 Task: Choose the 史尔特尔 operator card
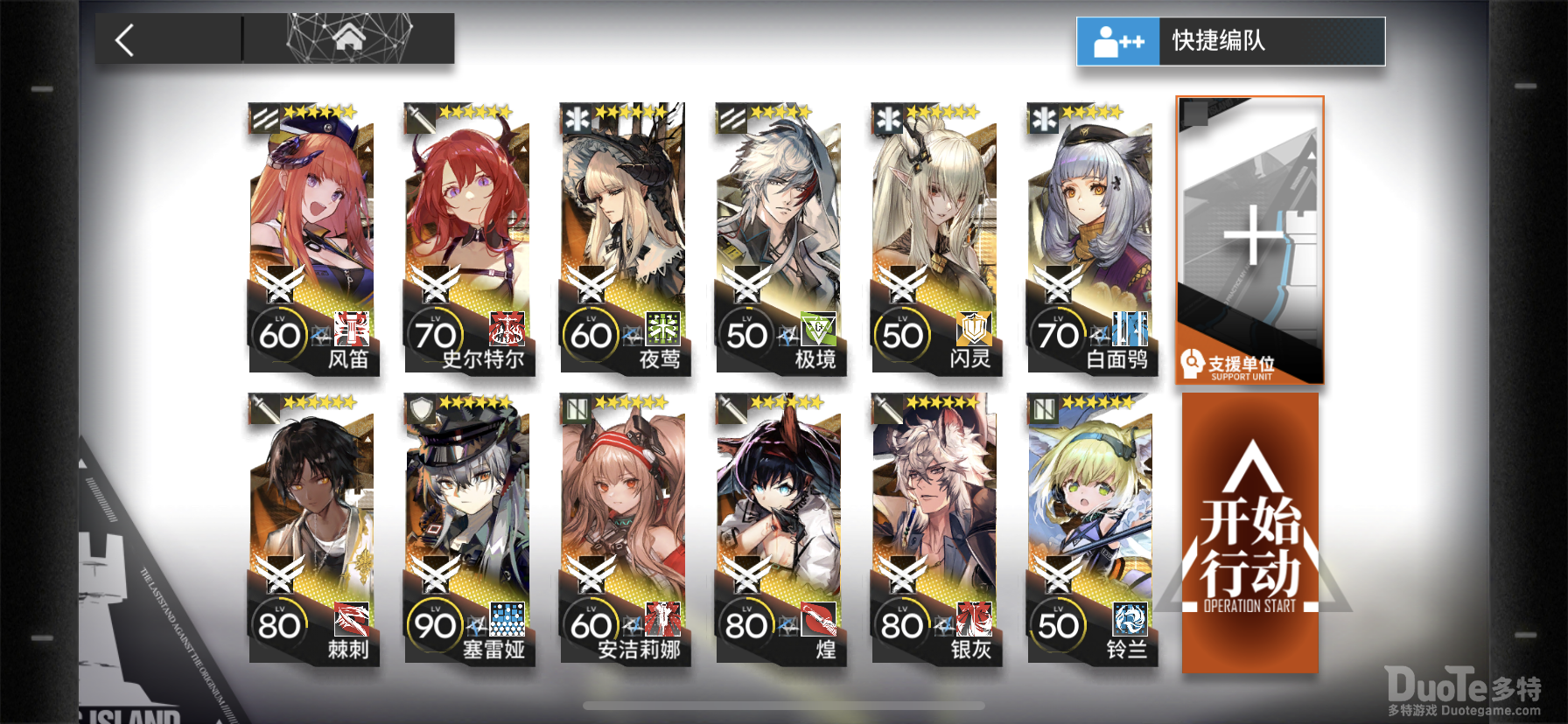pyautogui.click(x=468, y=238)
